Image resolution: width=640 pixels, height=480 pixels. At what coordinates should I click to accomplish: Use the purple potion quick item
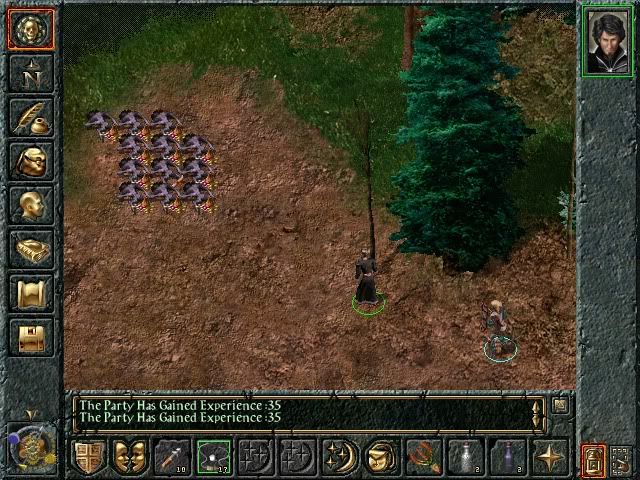[507, 456]
